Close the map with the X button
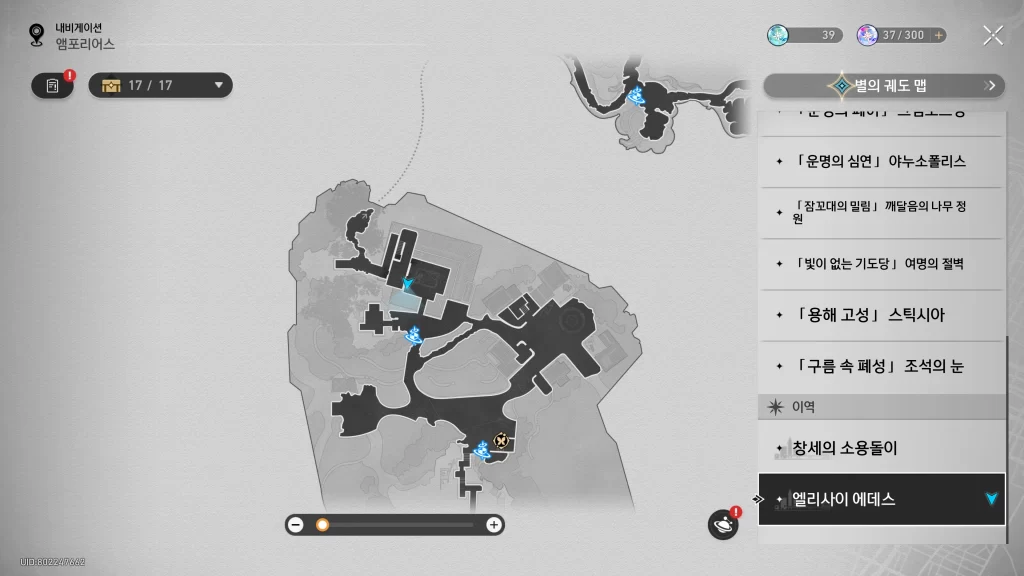Viewport: 1024px width, 576px height. (x=993, y=36)
